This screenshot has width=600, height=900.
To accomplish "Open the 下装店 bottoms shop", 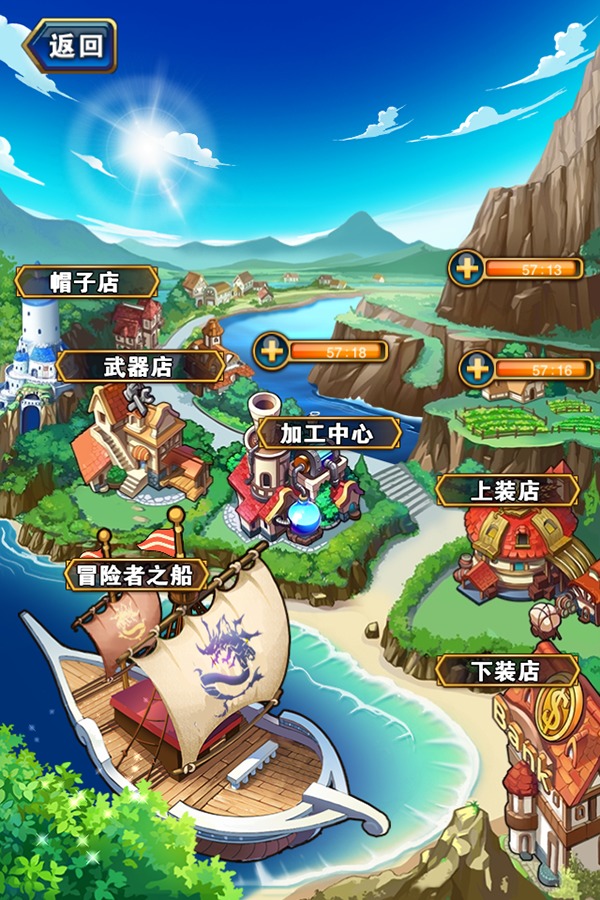I will click(505, 670).
